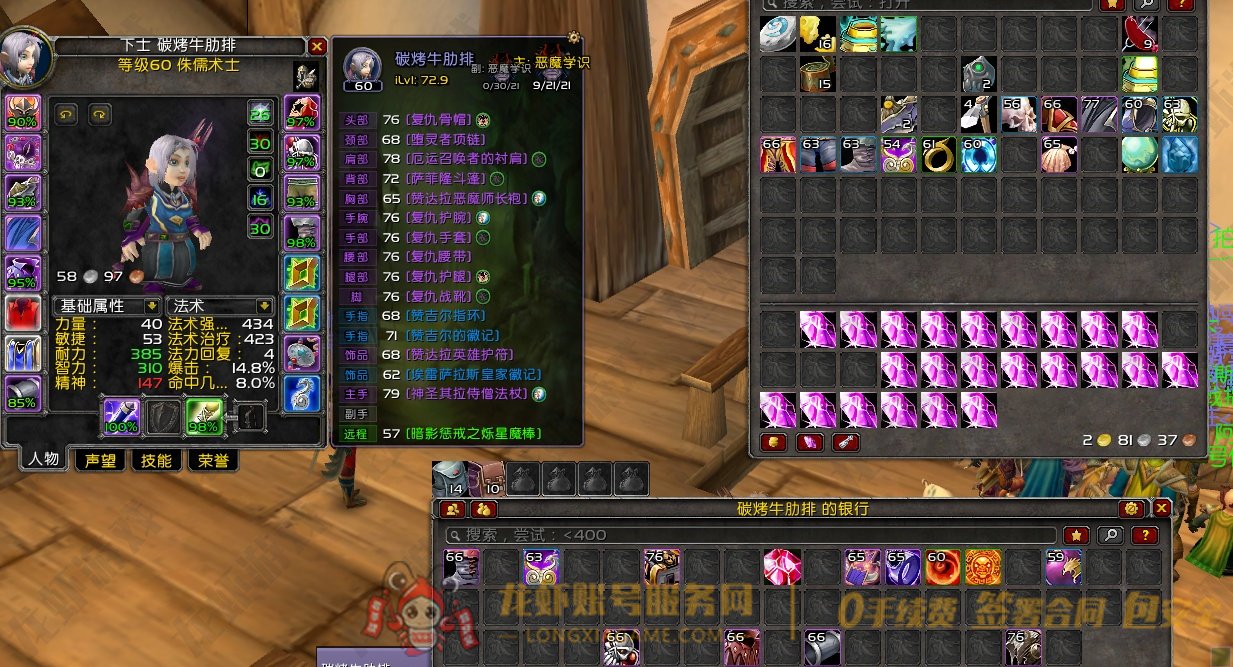
Task: Select the head equipment slot showing 90%
Action: 23,113
